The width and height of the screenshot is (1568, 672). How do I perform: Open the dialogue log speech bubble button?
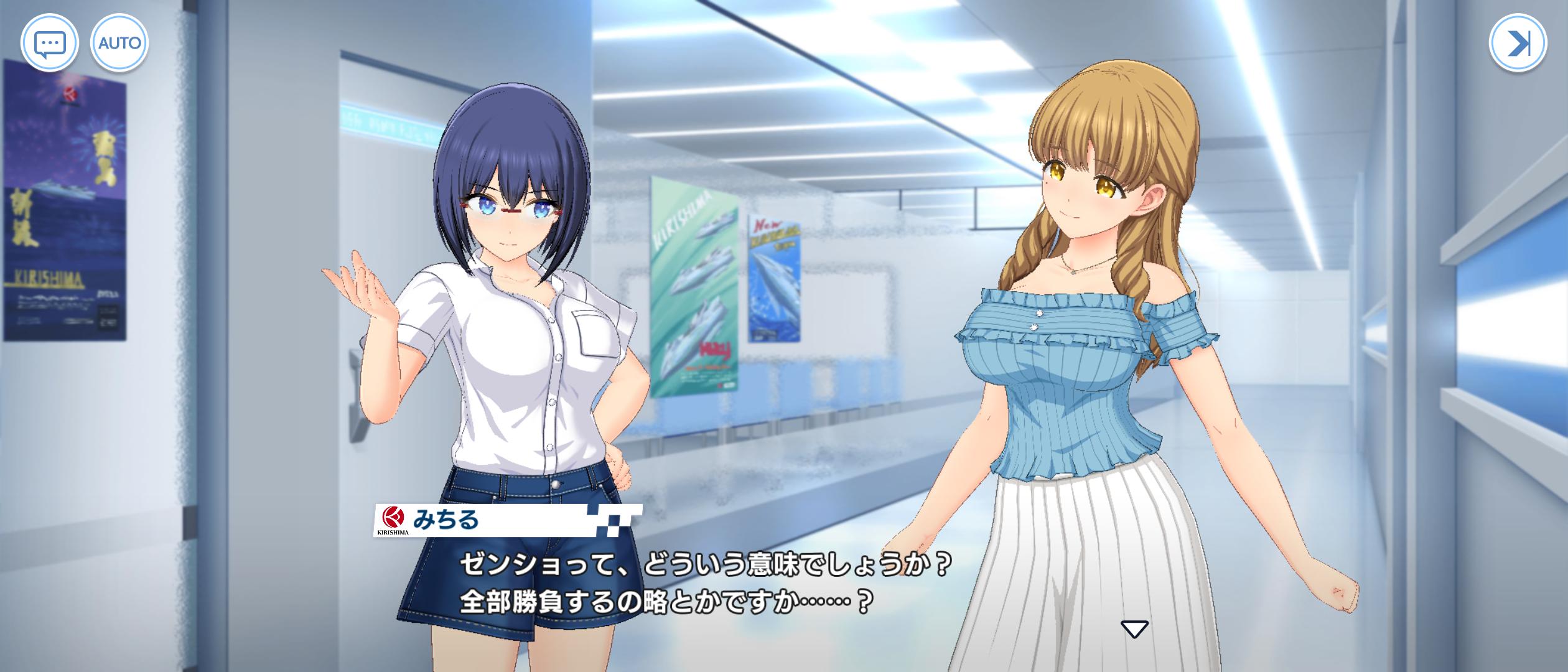pos(49,44)
